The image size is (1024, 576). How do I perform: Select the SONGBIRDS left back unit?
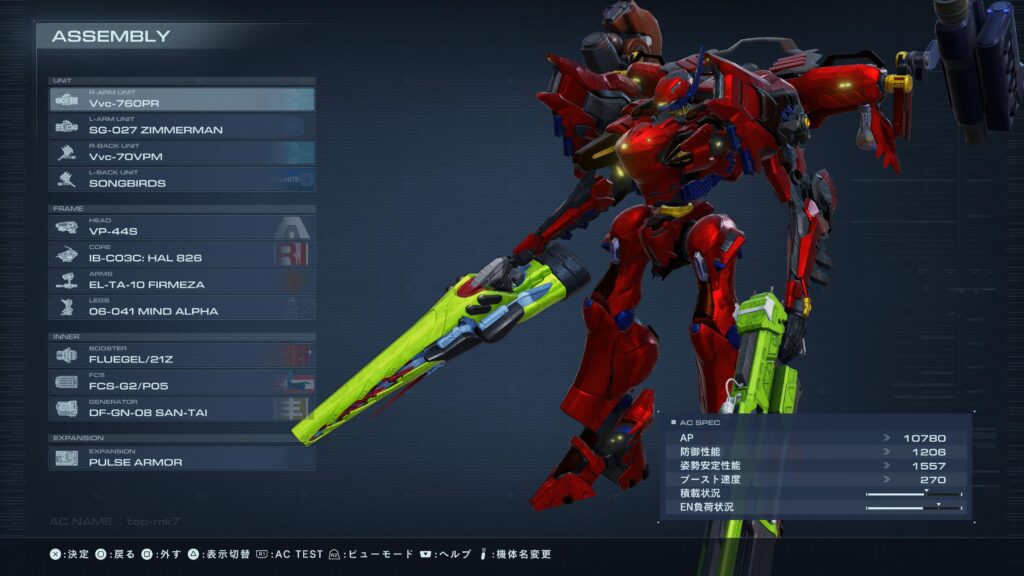point(182,180)
